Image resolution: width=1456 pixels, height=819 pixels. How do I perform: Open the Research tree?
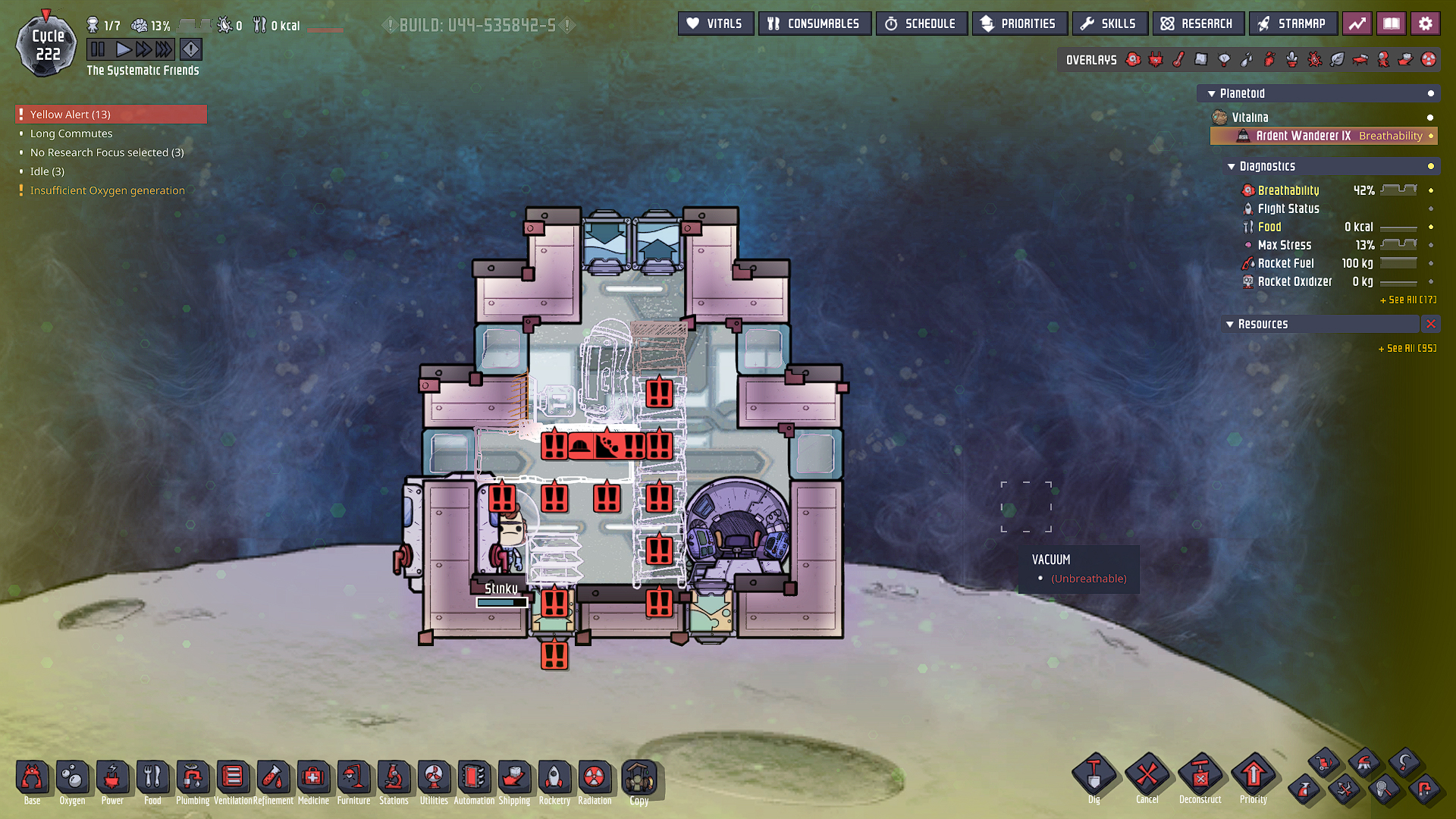coord(1197,24)
